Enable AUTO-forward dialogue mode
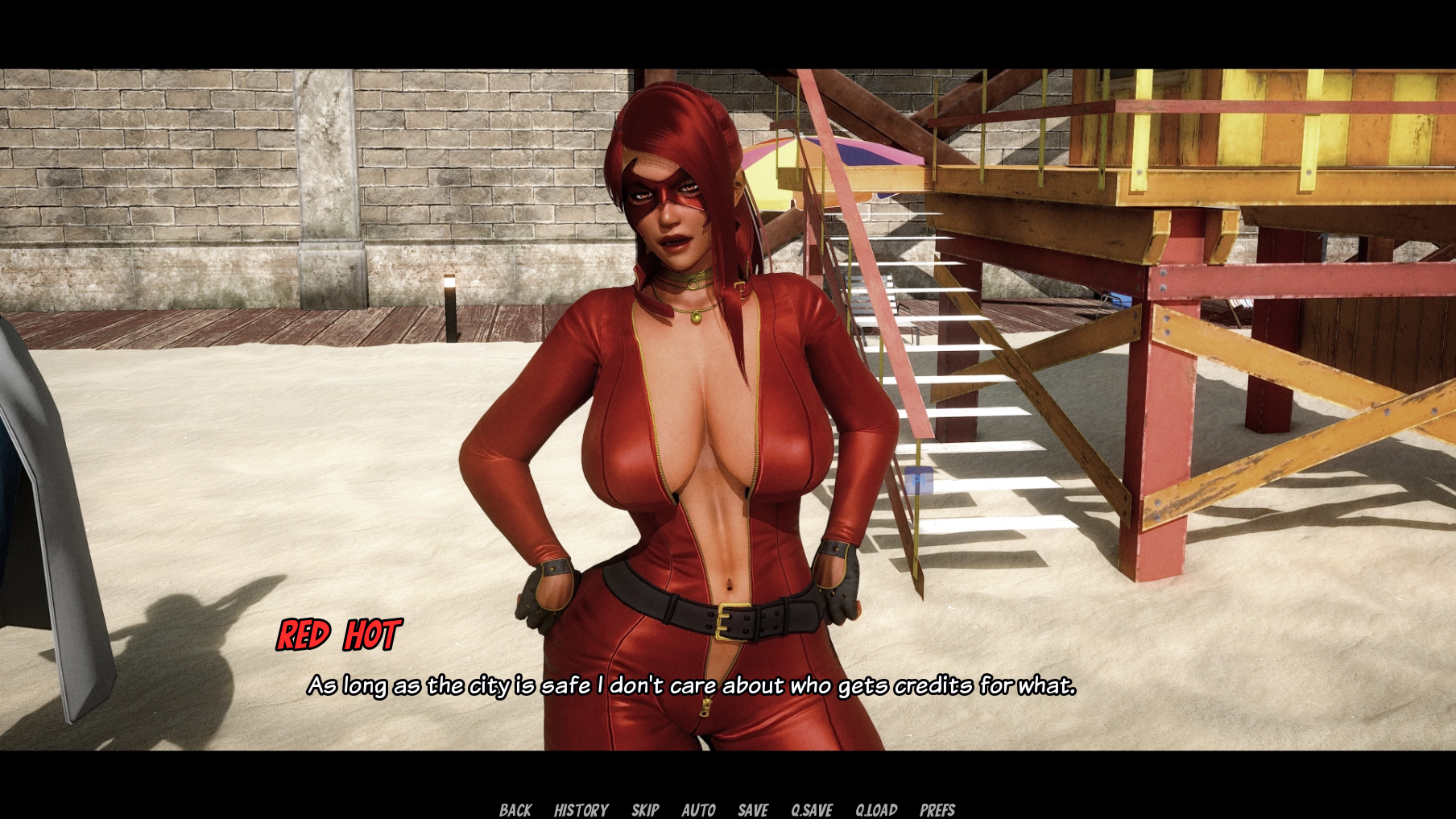The image size is (1456, 819). tap(700, 809)
